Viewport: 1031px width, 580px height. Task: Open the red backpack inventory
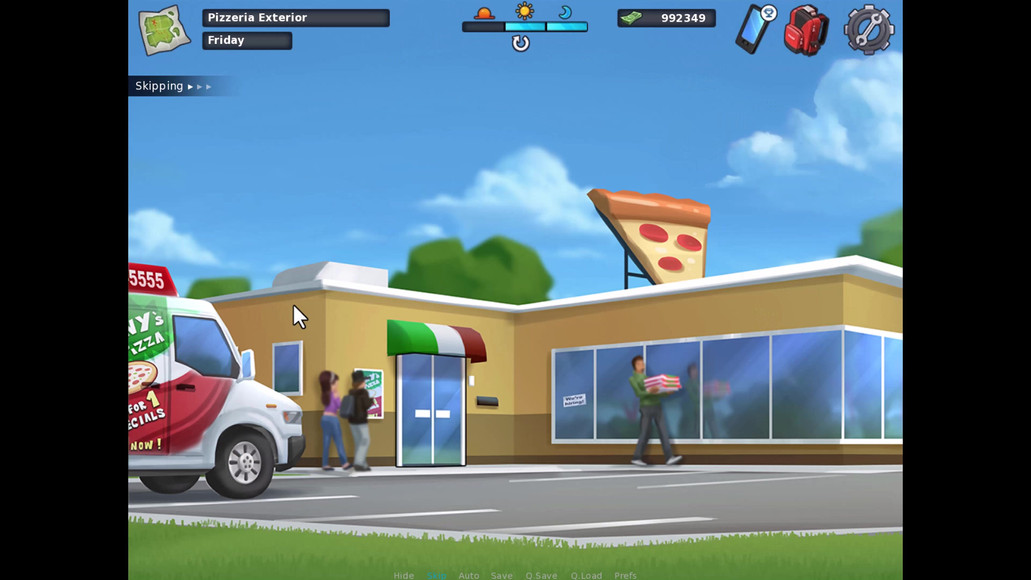806,30
